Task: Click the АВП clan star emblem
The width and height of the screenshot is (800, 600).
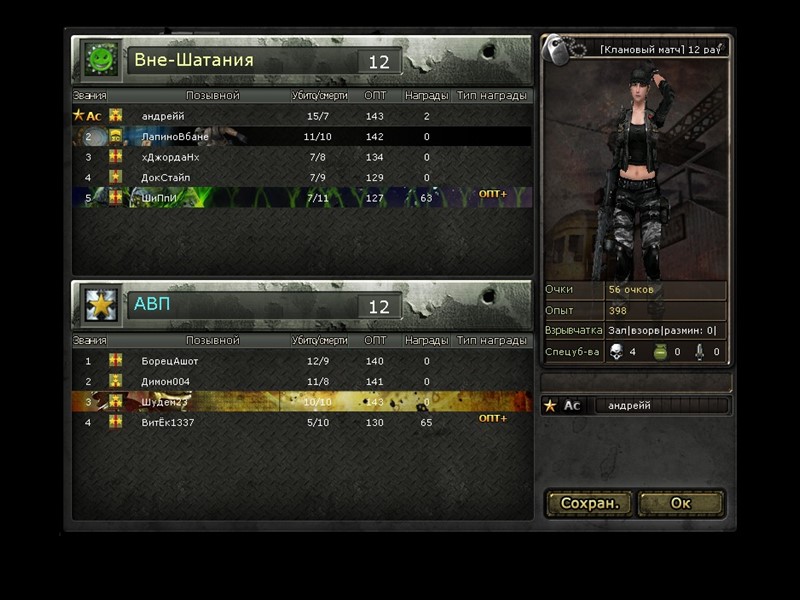Action: pos(100,304)
